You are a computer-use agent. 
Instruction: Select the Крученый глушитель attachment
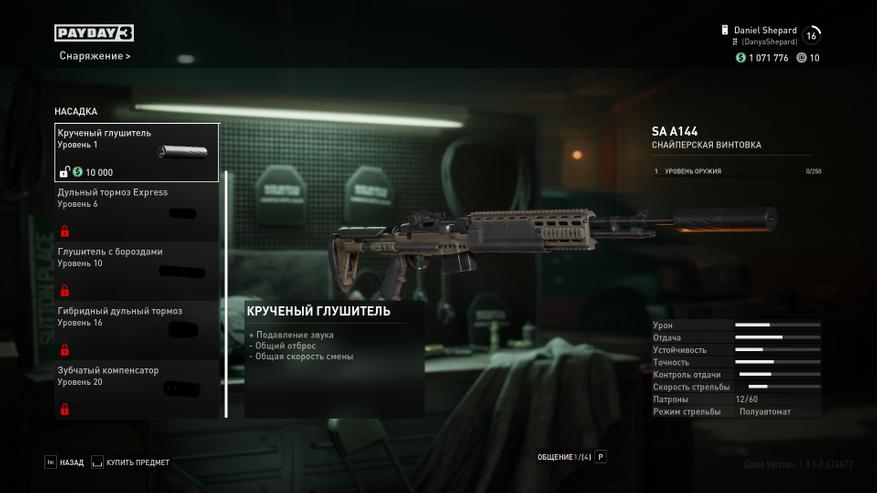pos(136,152)
